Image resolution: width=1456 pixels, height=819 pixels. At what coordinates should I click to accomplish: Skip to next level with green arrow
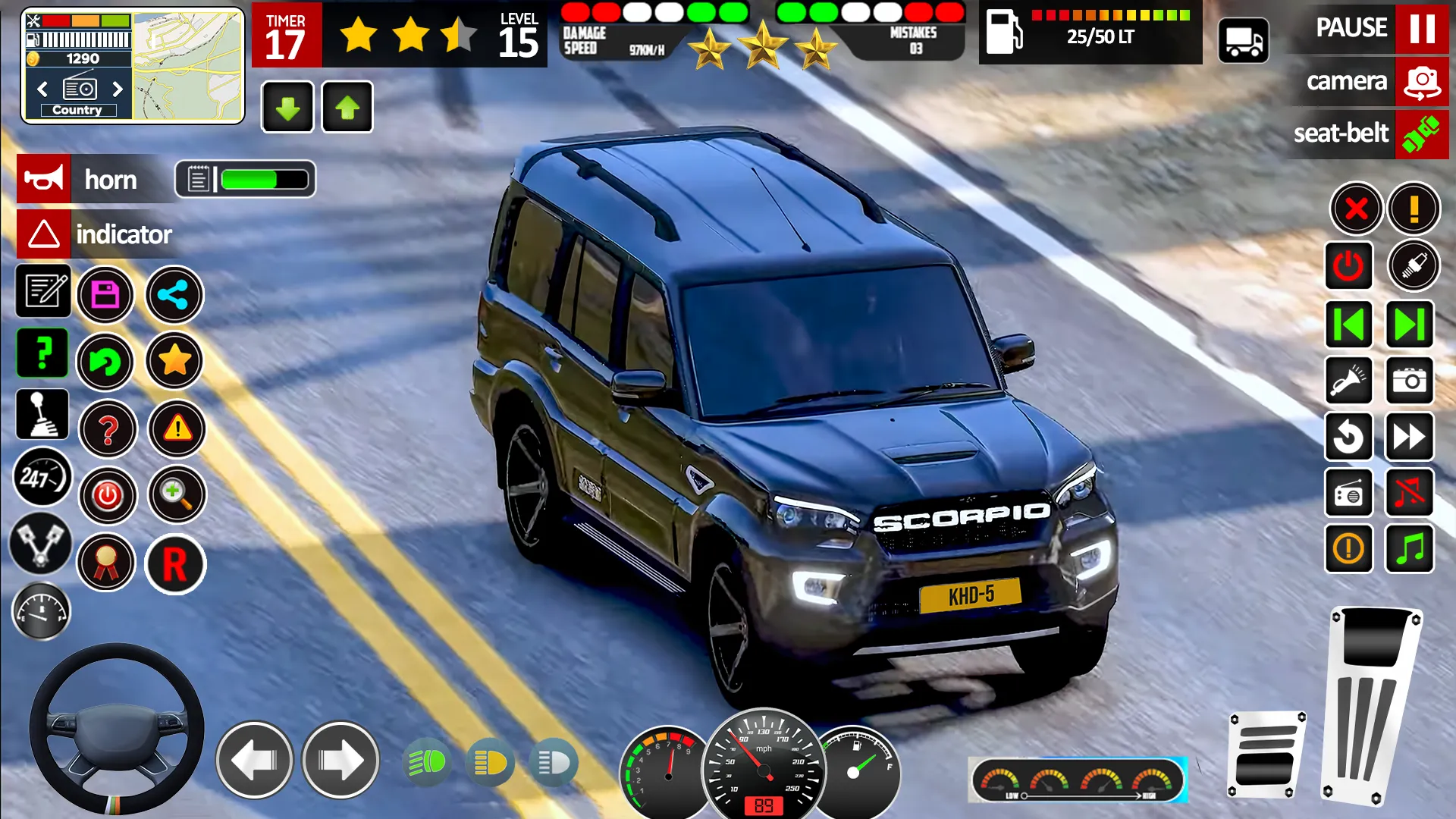pos(1409,325)
